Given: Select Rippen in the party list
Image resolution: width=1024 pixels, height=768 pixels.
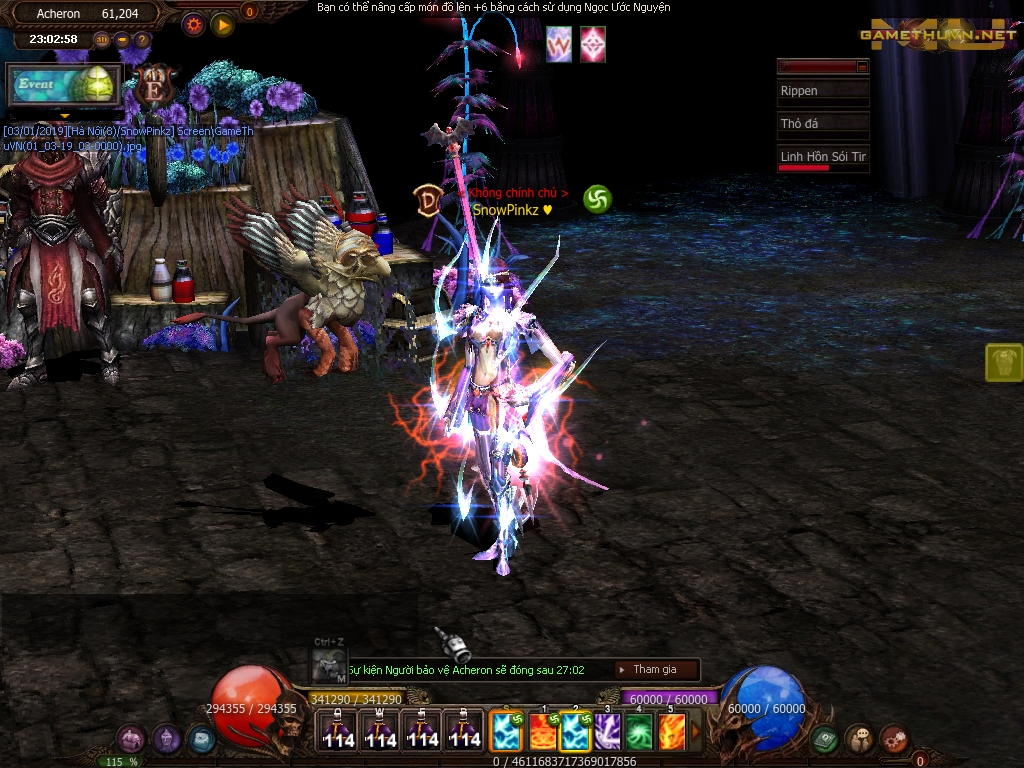Looking at the screenshot, I should coord(823,91).
